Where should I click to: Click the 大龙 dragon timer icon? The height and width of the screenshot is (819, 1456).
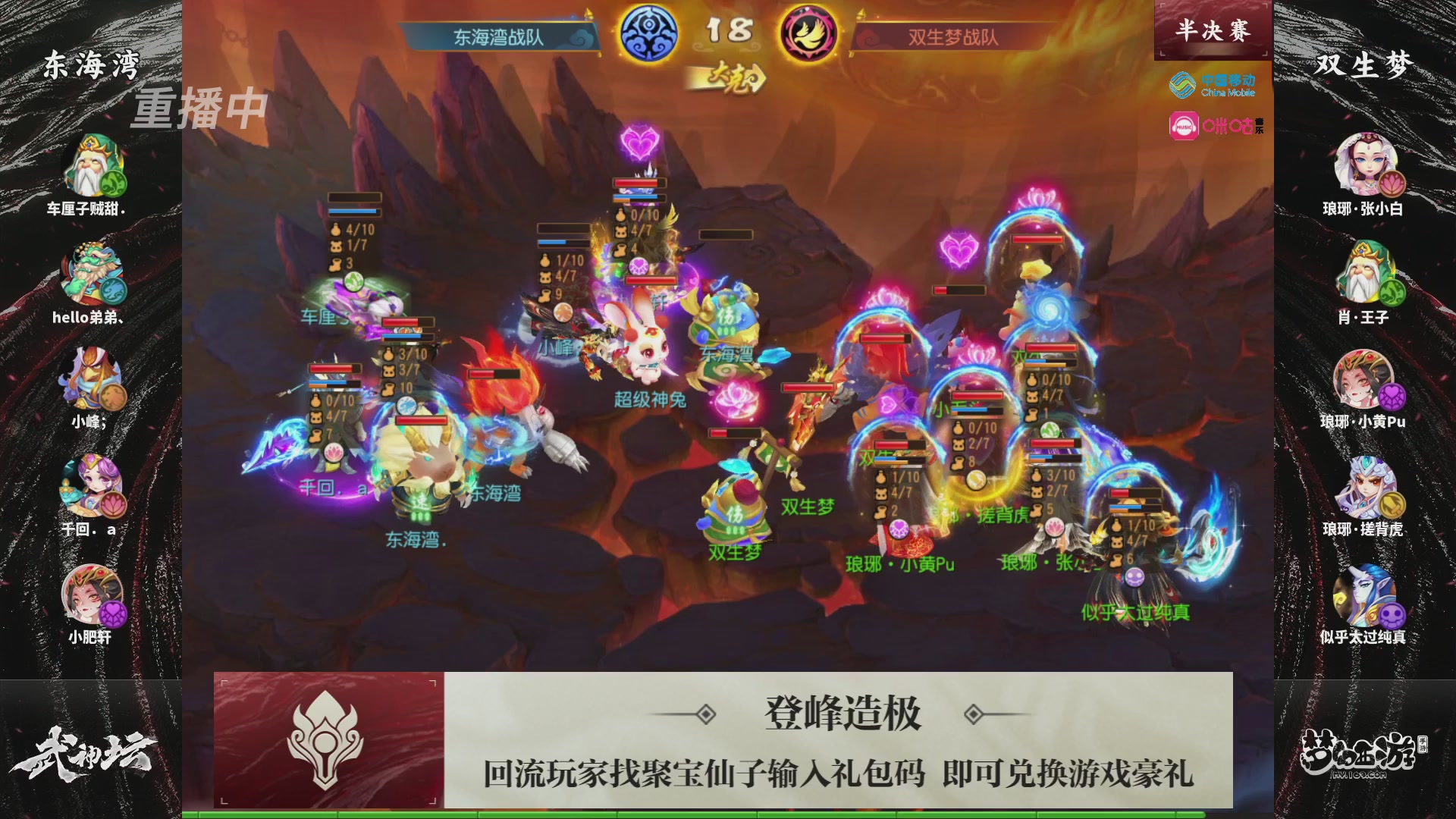pyautogui.click(x=732, y=76)
